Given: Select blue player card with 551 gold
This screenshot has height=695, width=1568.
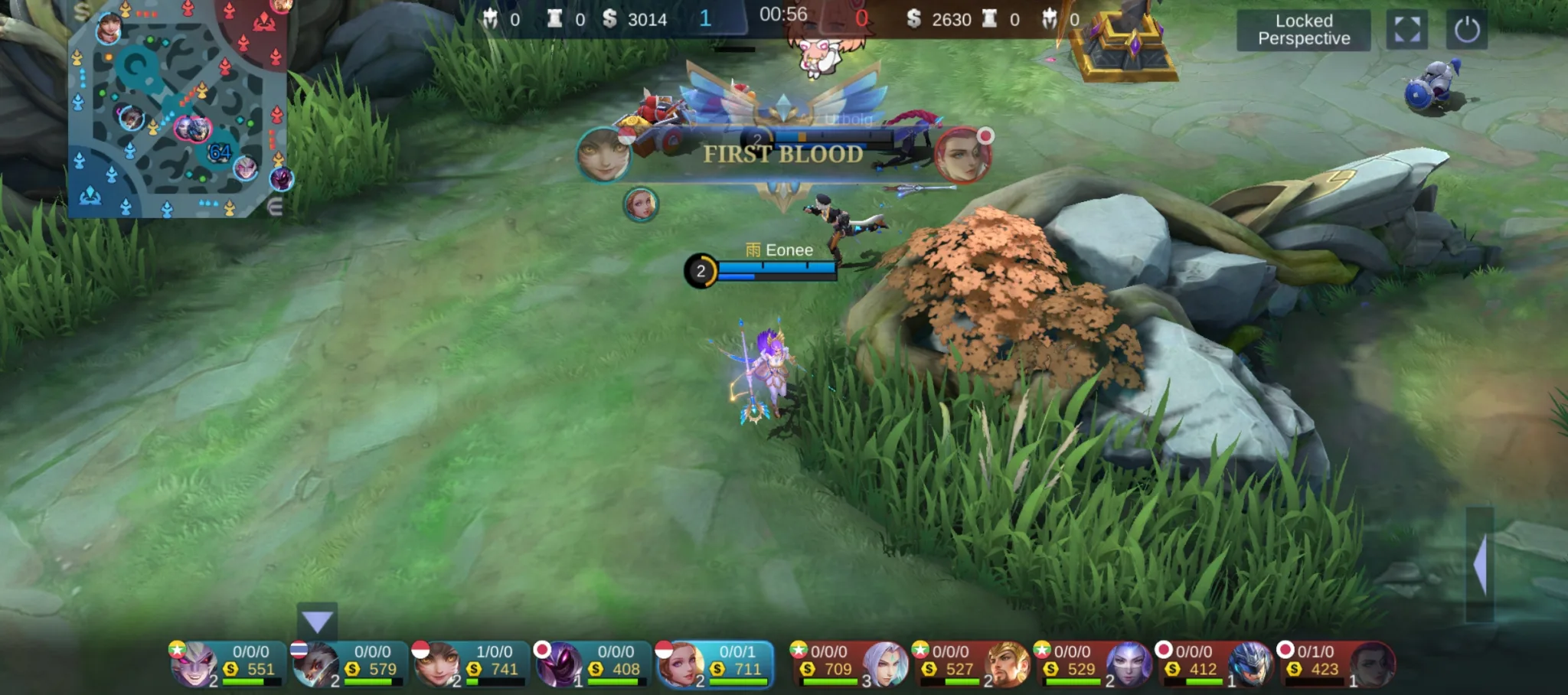Looking at the screenshot, I should click(x=227, y=664).
